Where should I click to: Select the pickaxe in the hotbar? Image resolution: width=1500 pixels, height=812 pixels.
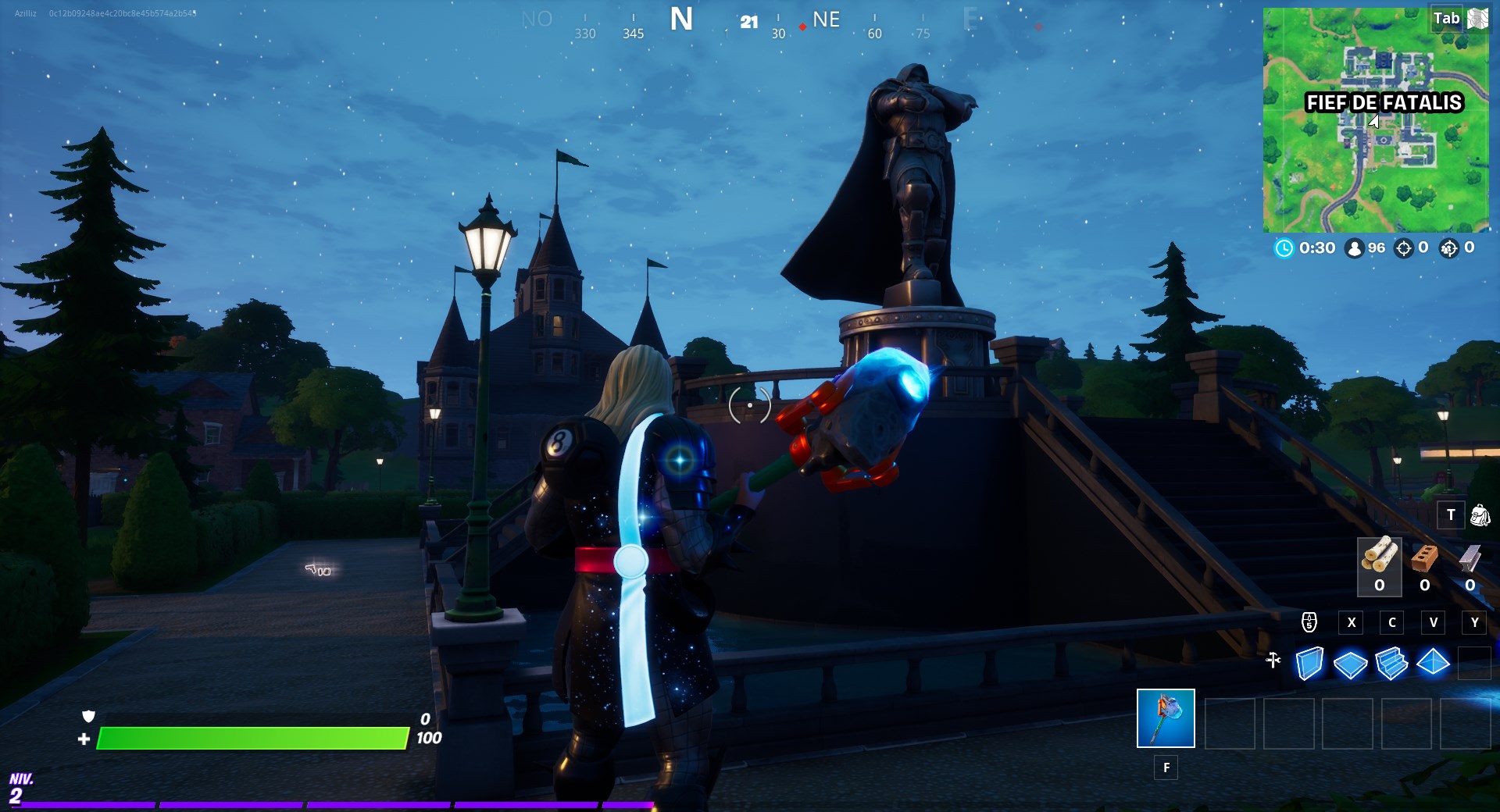[1166, 719]
